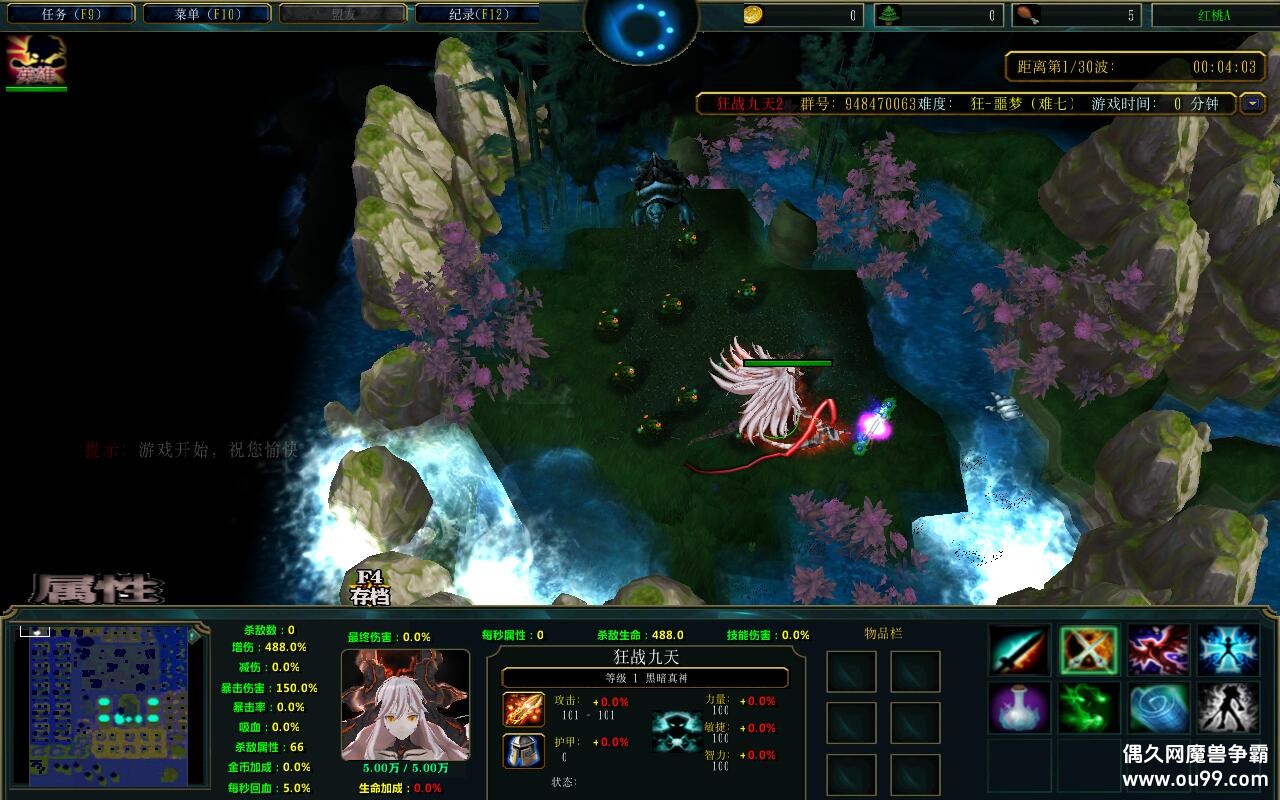
Task: Trigger the white silhouette figure ability
Action: [1228, 708]
